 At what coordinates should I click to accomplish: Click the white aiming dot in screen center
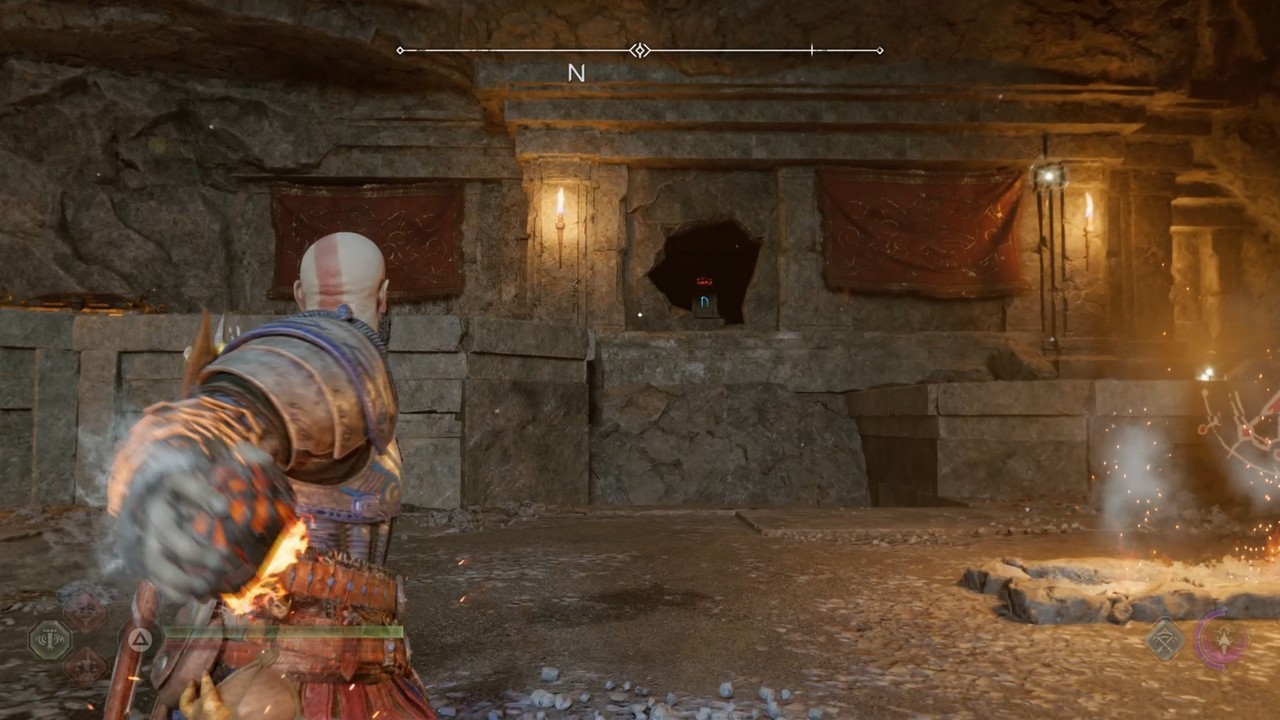tap(639, 316)
